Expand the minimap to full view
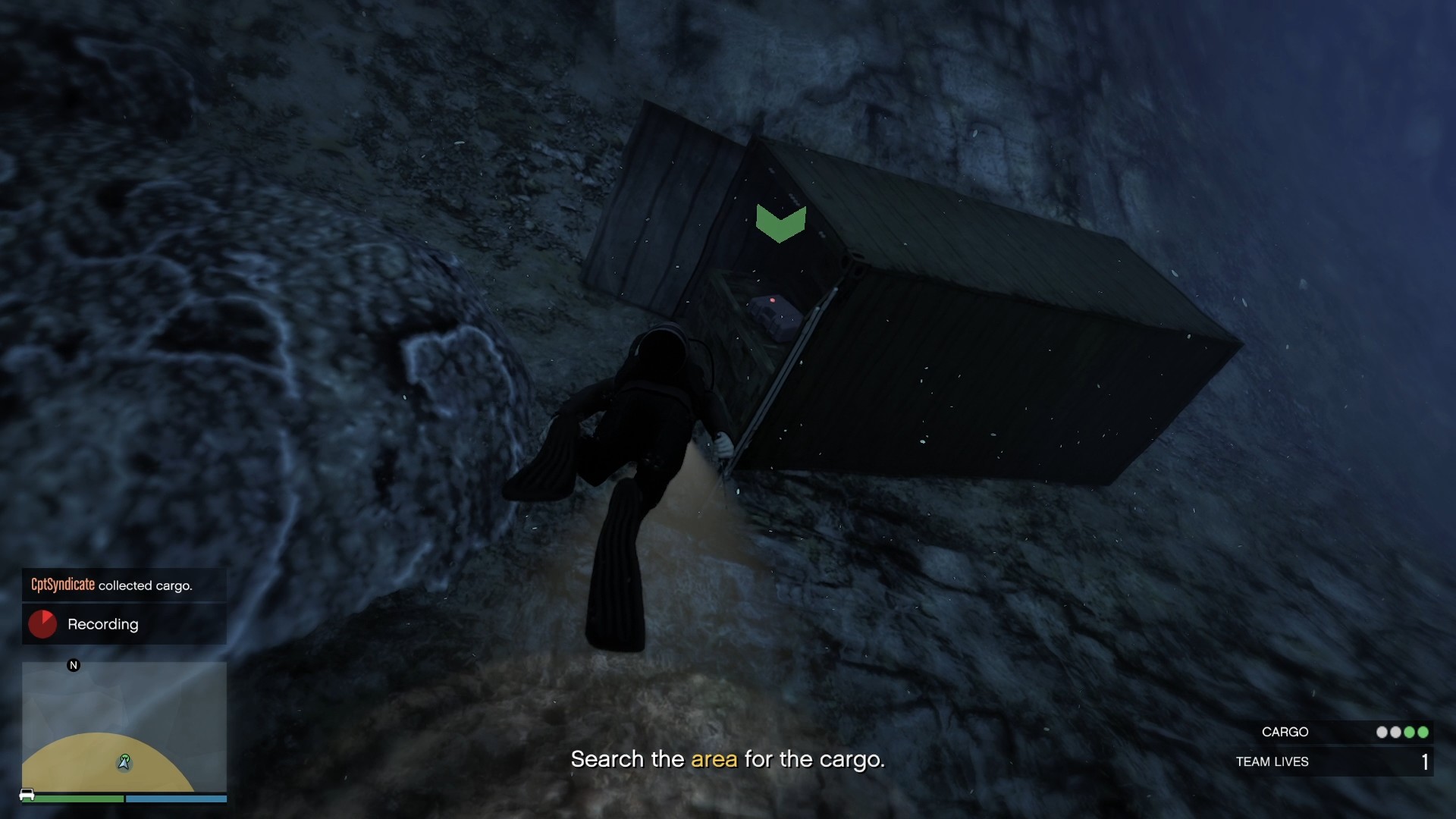 124,728
